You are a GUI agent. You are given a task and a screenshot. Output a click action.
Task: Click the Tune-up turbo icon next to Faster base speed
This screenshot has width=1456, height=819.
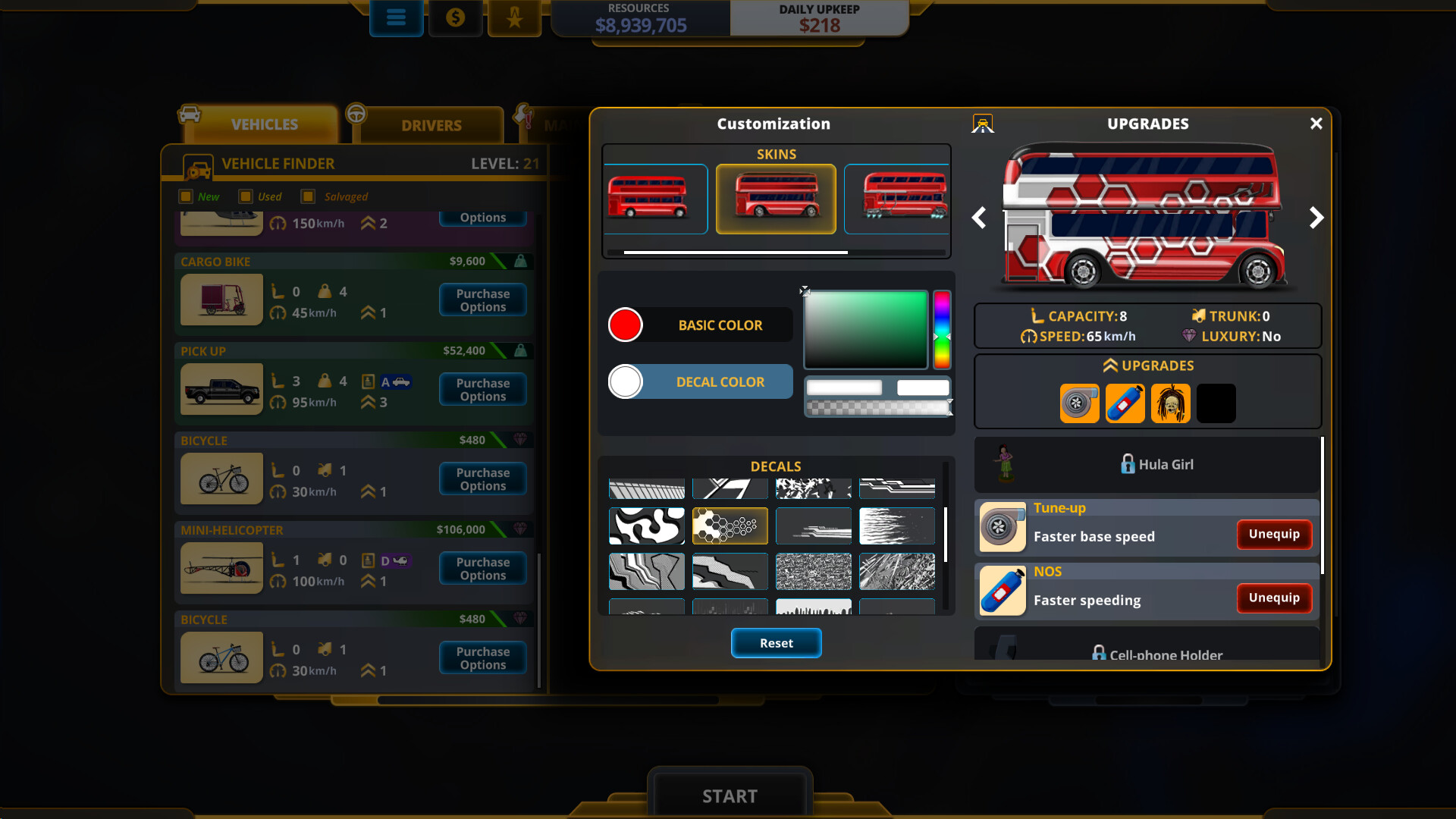[x=1002, y=527]
